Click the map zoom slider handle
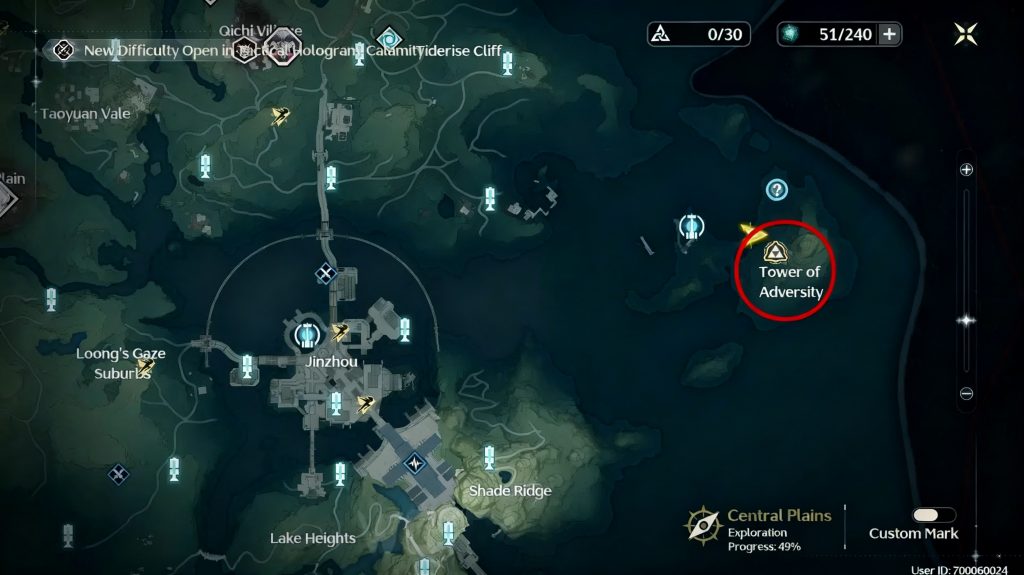 [x=966, y=321]
